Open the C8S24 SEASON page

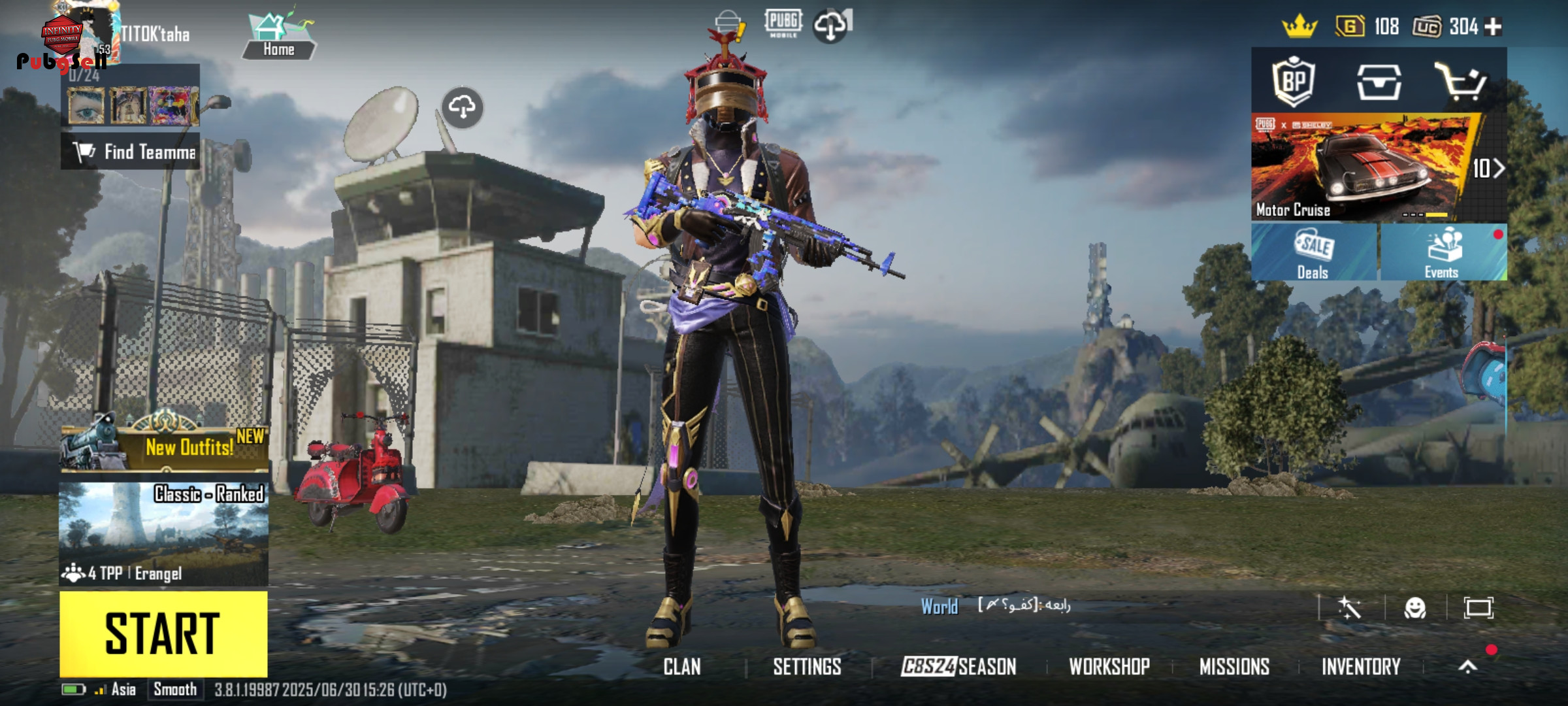pyautogui.click(x=958, y=667)
